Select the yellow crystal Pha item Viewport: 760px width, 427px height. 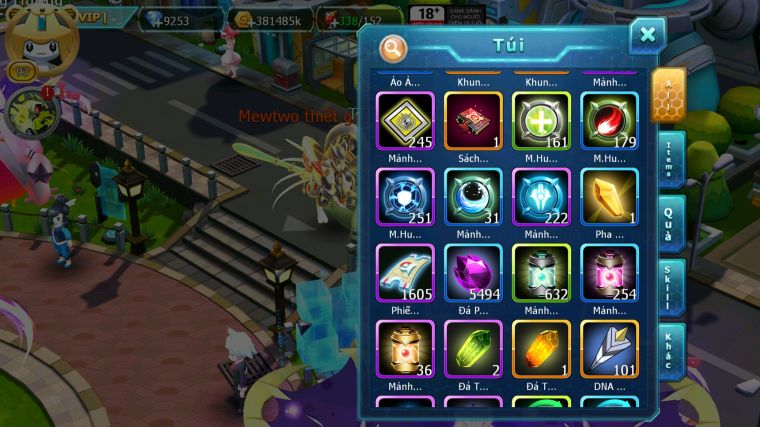coord(609,197)
